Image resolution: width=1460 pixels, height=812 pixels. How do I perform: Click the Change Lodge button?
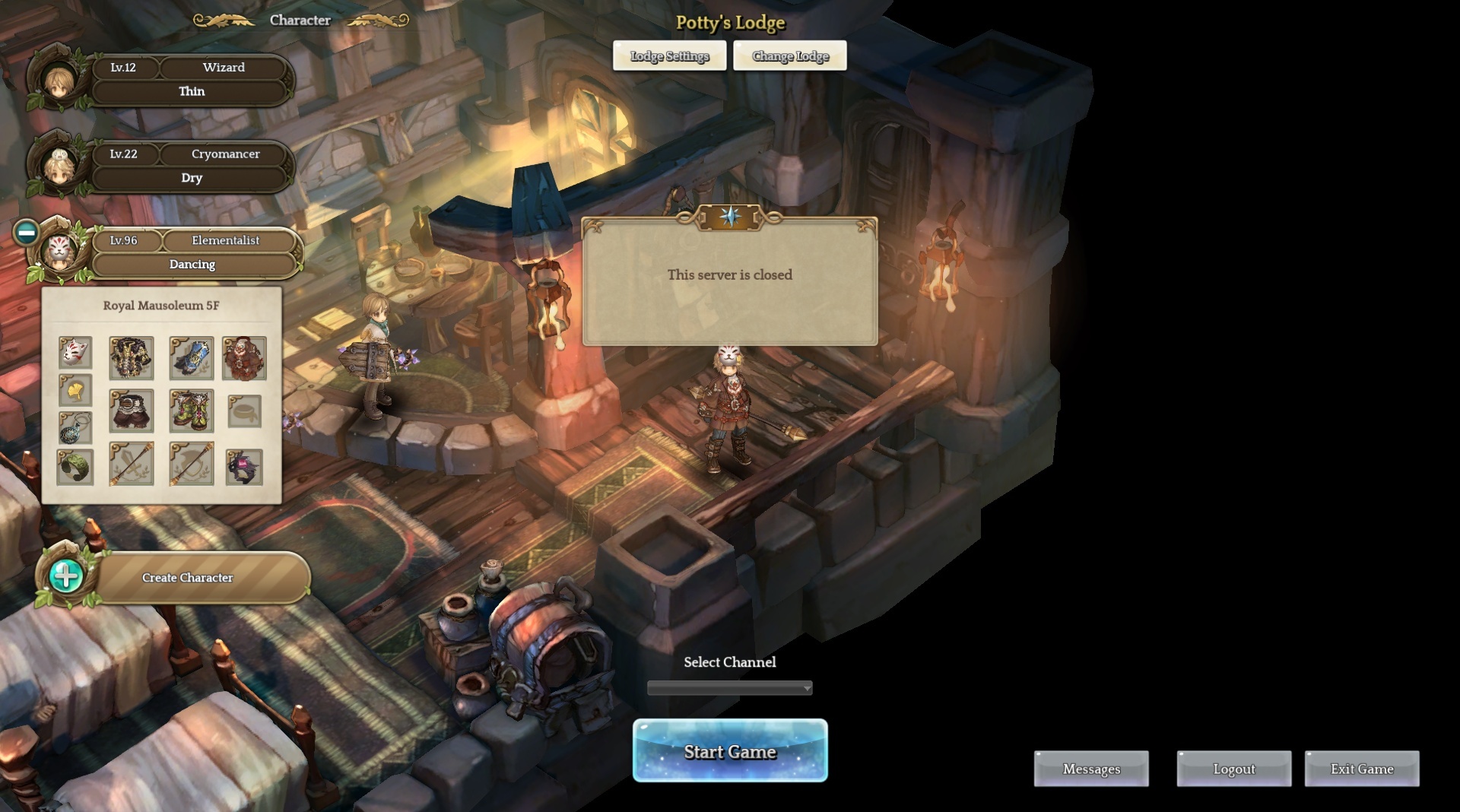(x=790, y=56)
